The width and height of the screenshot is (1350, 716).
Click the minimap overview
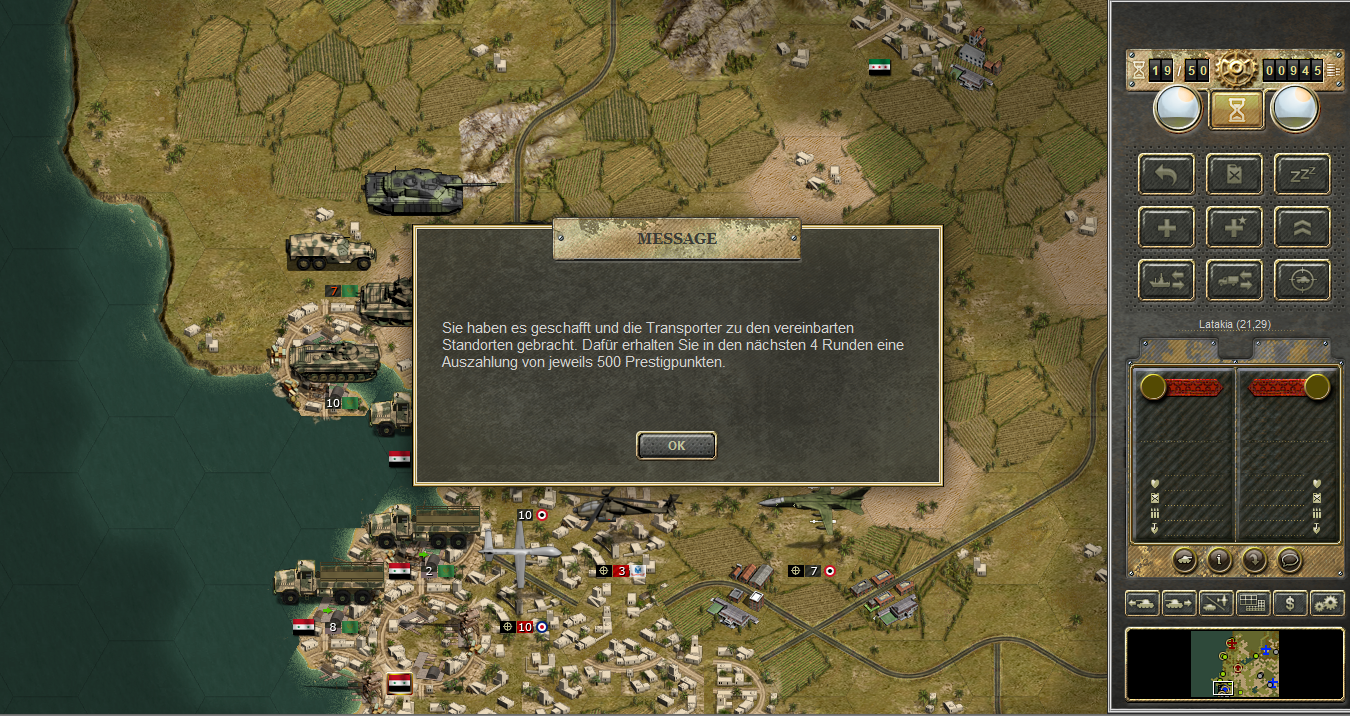[x=1235, y=663]
